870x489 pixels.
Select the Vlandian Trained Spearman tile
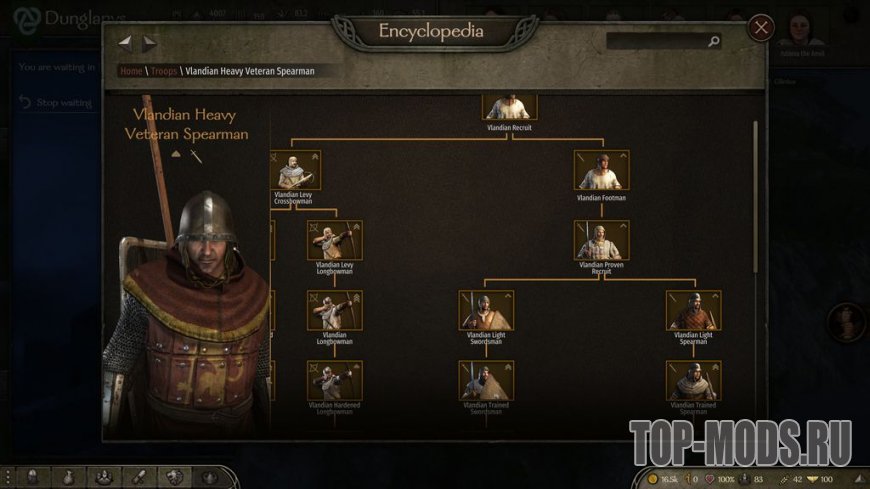pyautogui.click(x=693, y=381)
